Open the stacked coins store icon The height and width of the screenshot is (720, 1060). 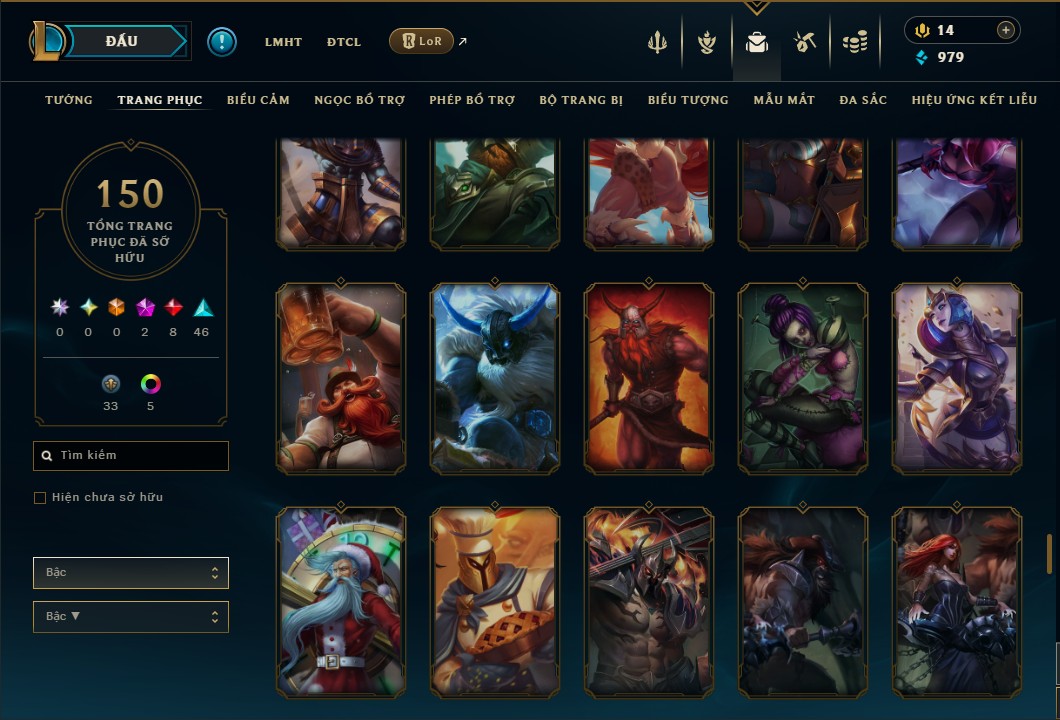[x=854, y=42]
